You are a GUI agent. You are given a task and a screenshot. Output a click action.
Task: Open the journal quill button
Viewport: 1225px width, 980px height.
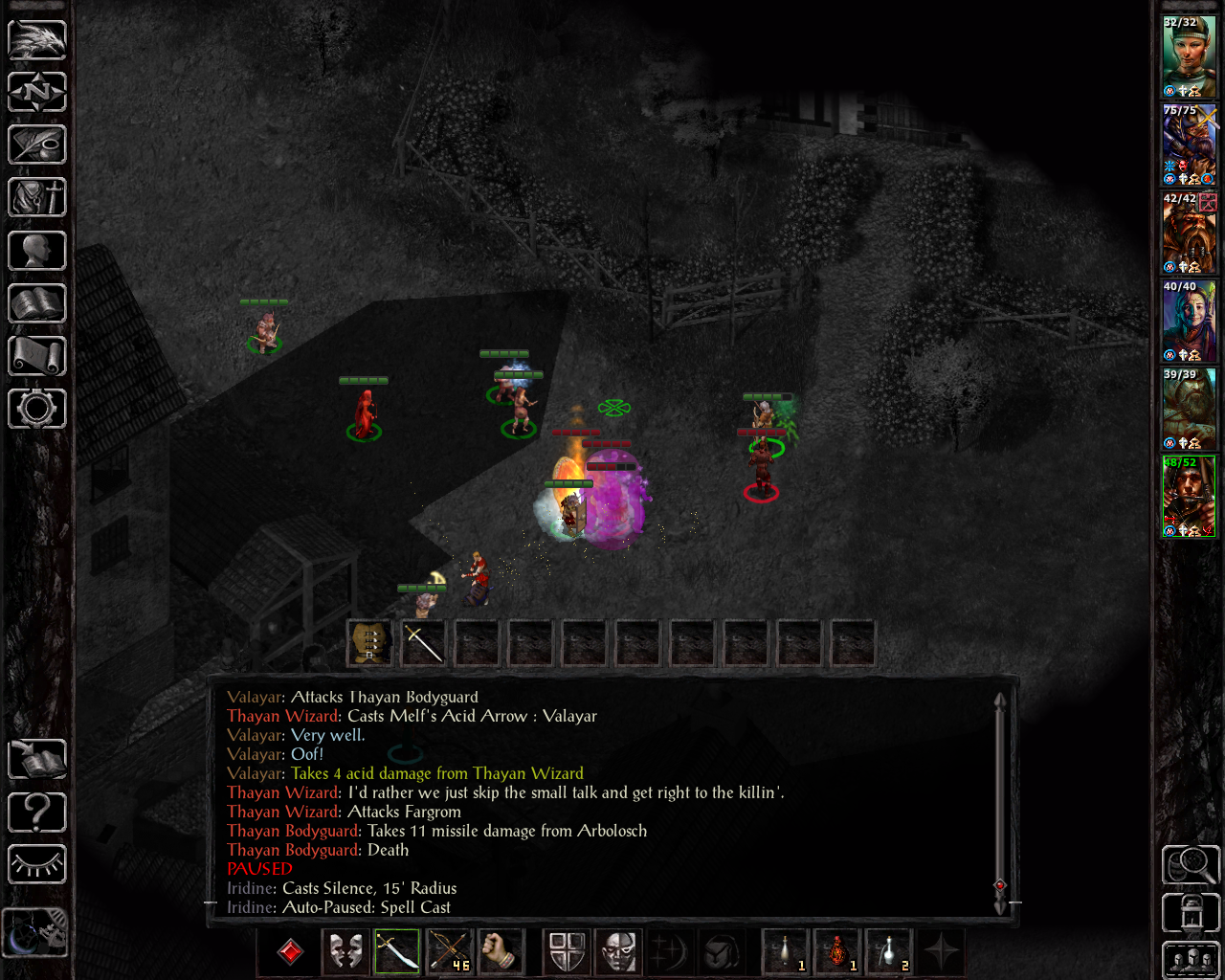[36, 145]
